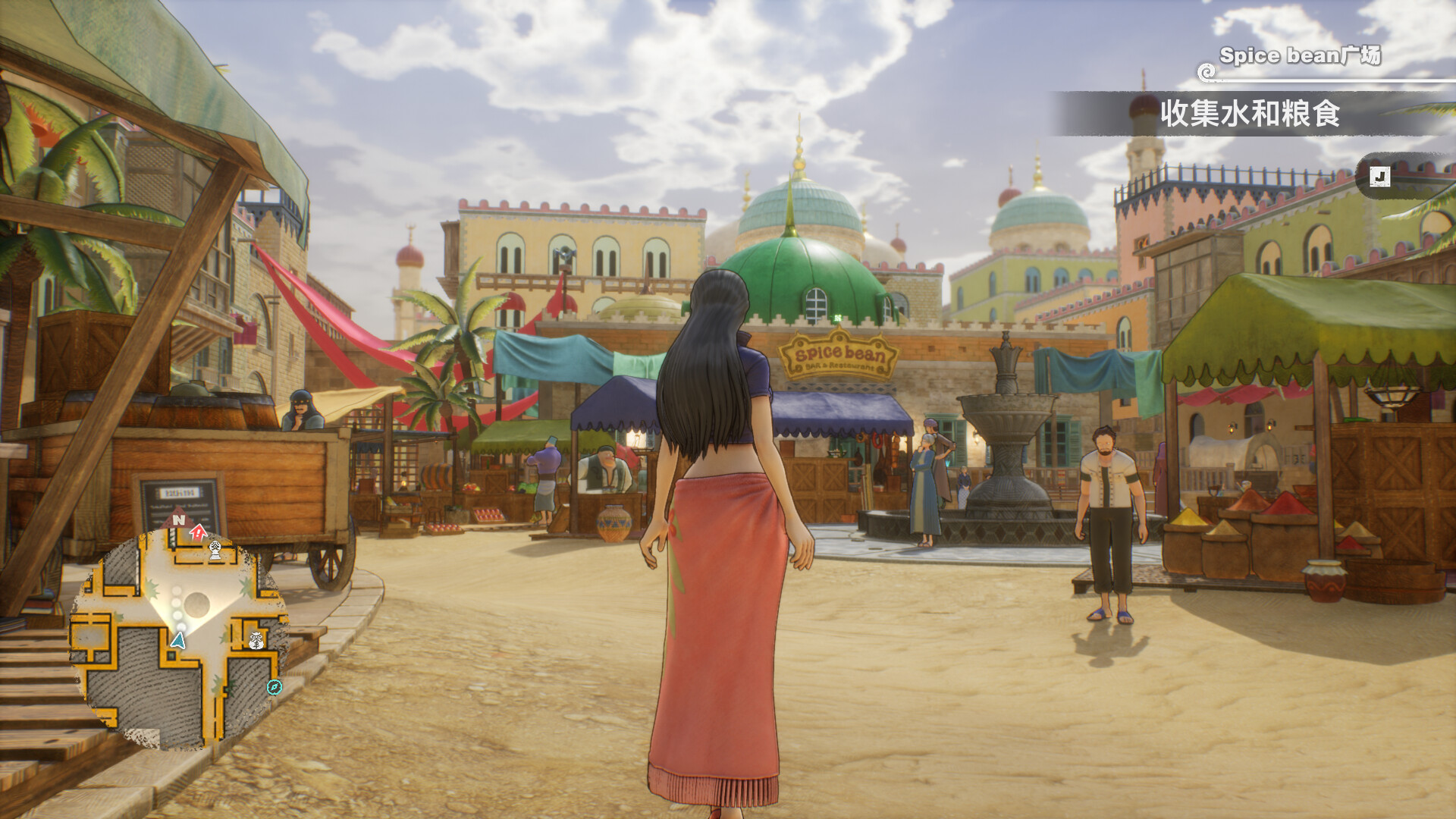Select the teal player arrow on the minimap
Image resolution: width=1456 pixels, height=819 pixels.
177,642
